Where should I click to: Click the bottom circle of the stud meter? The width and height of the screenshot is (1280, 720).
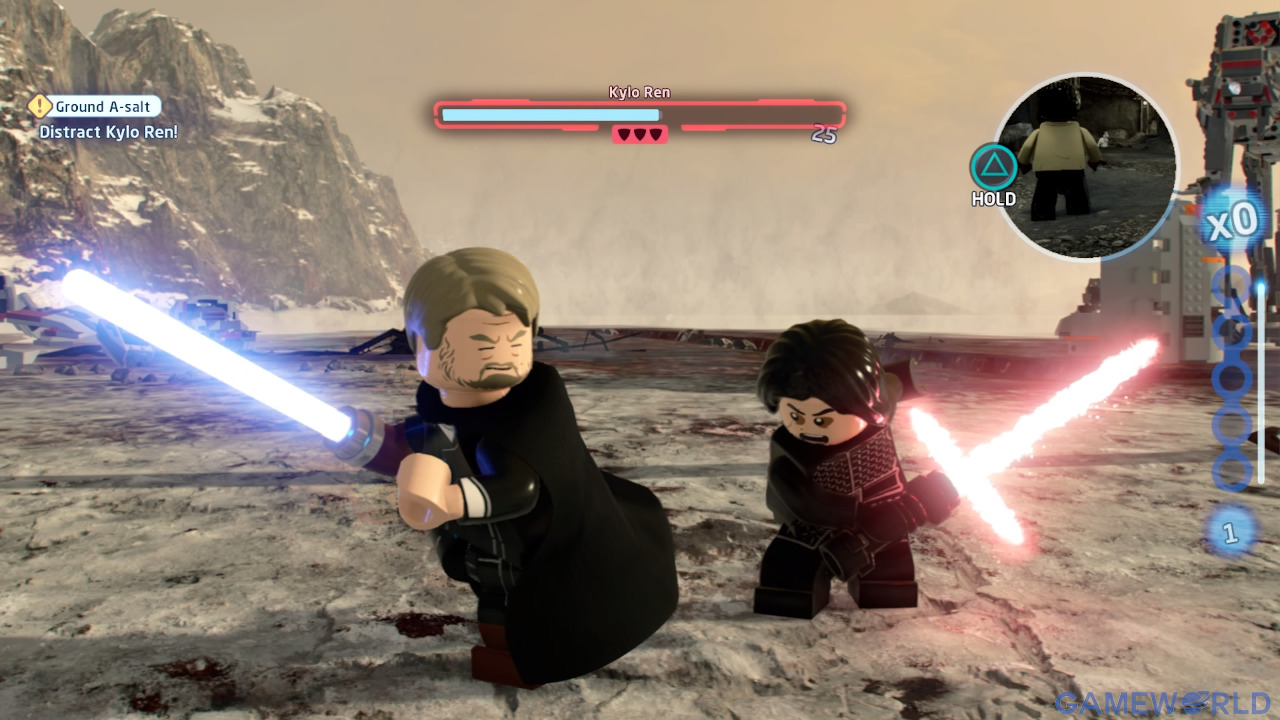(1232, 470)
